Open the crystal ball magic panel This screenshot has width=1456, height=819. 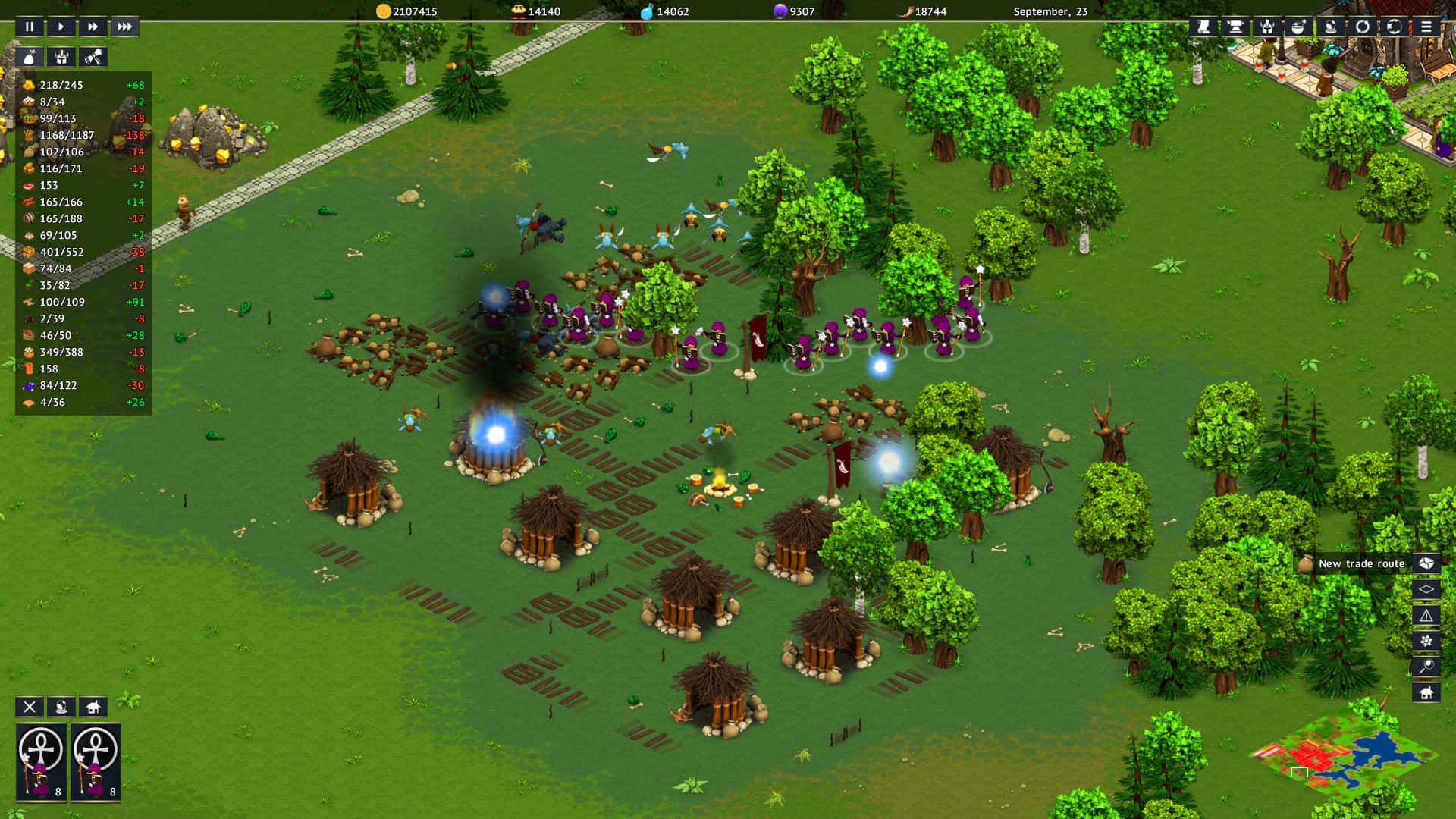(1330, 27)
